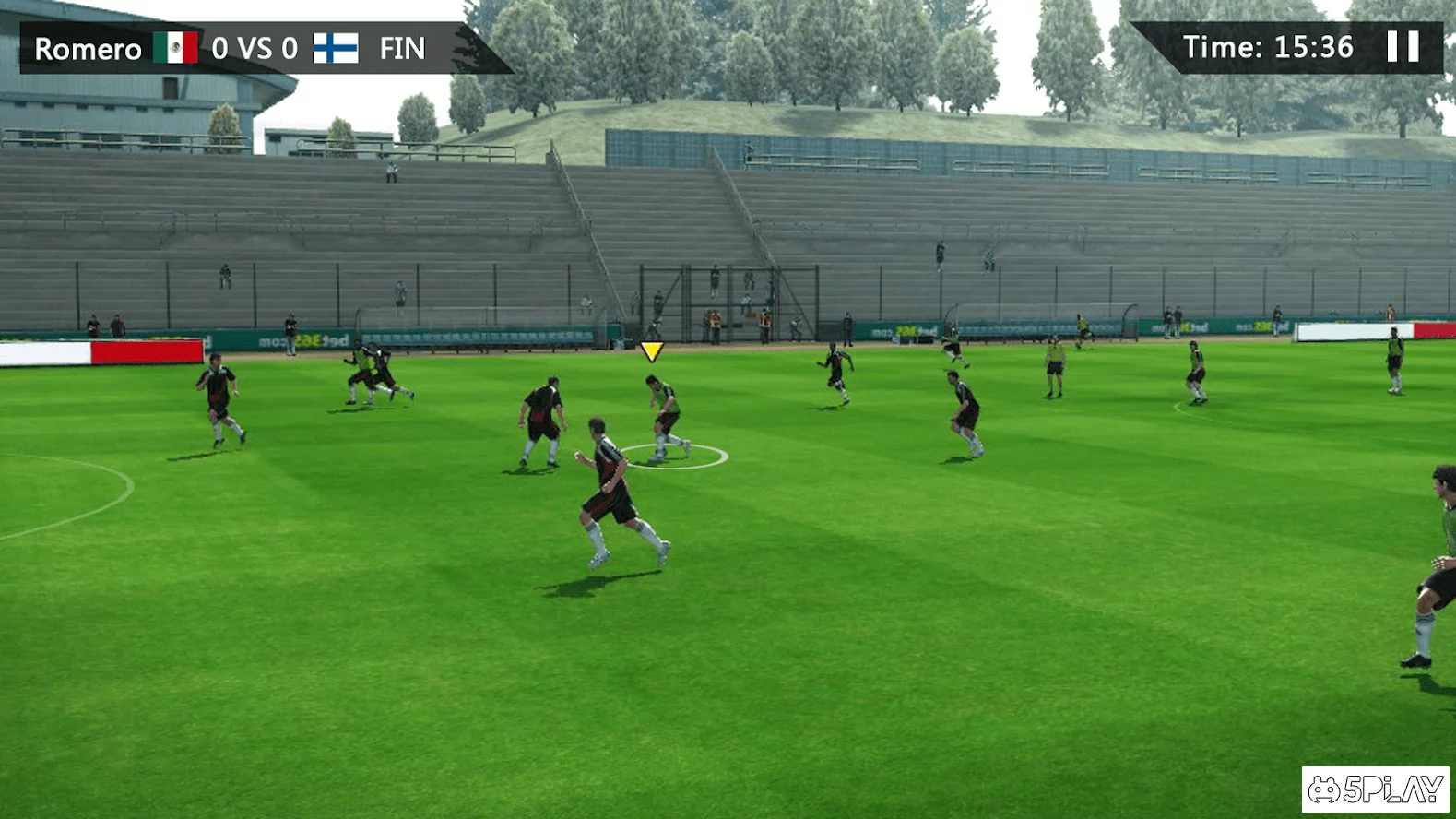The height and width of the screenshot is (819, 1456).
Task: Select the Finland flag on the scoreboard
Action: [335, 48]
